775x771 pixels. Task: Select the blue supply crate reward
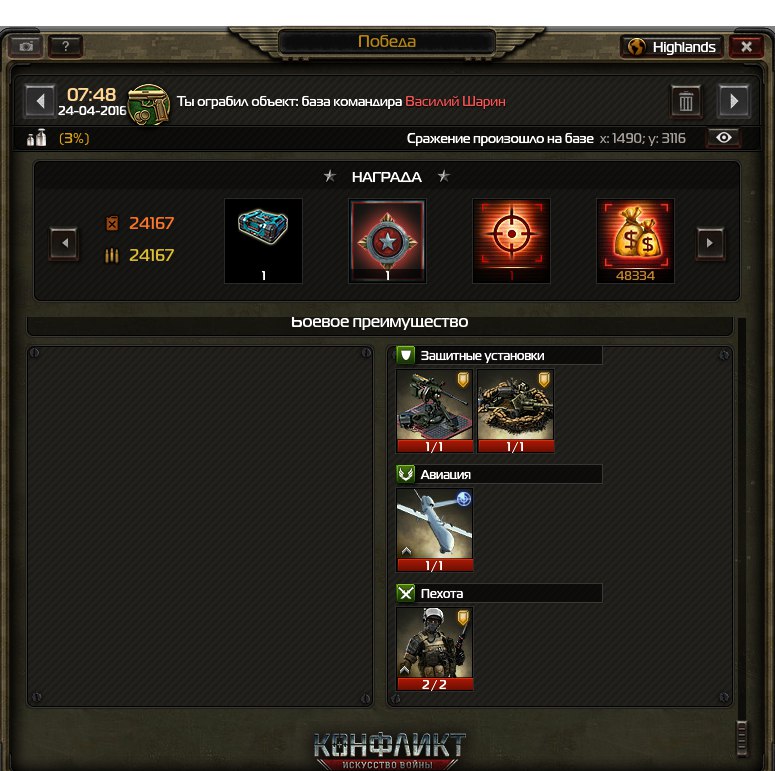click(x=263, y=240)
